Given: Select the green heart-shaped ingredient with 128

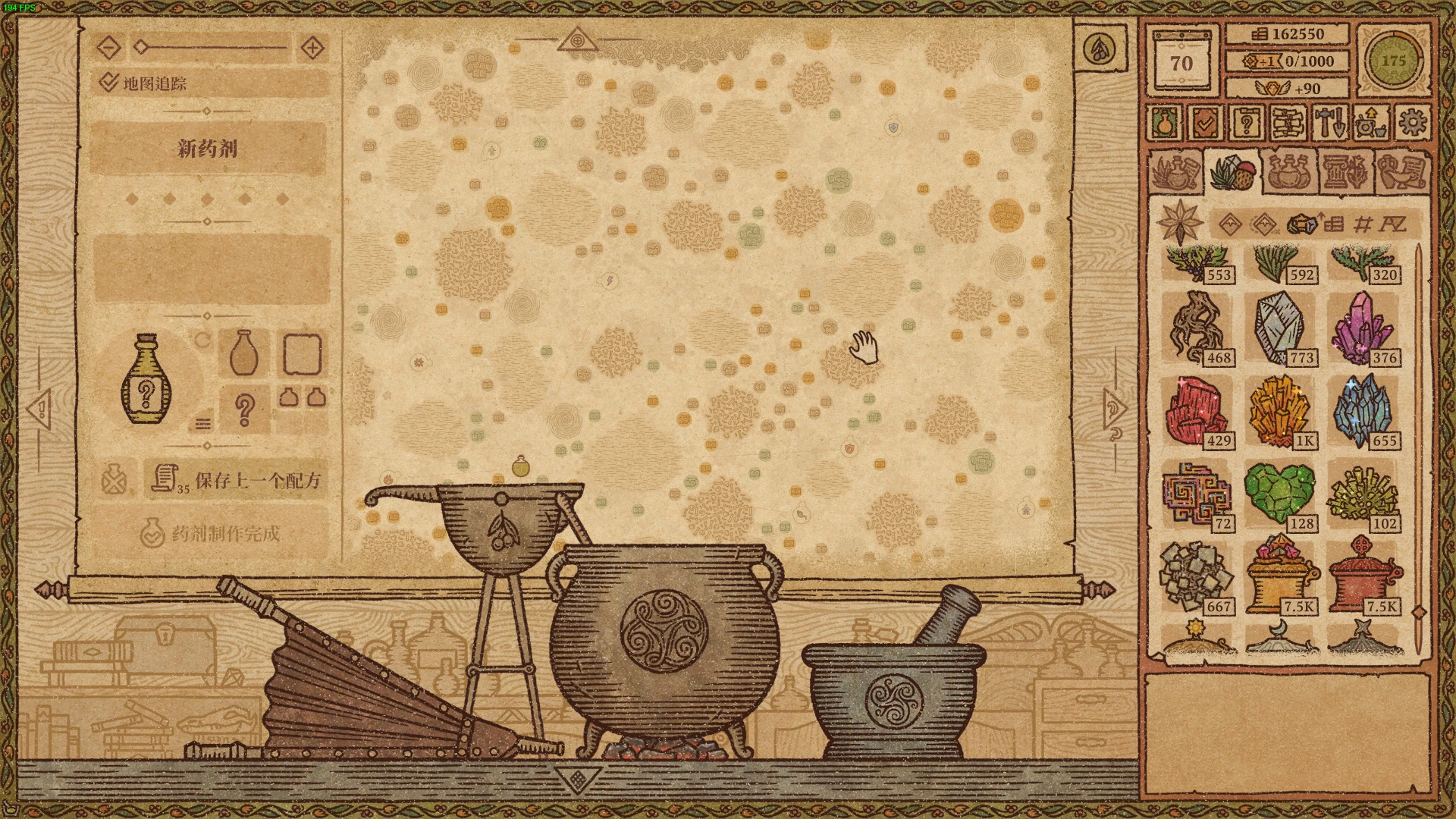Looking at the screenshot, I should click(1280, 494).
